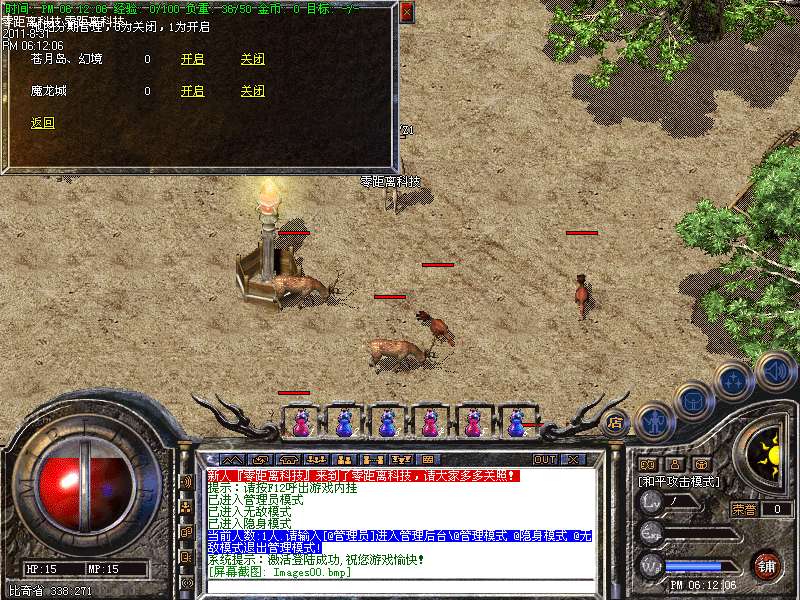Screen dimensions: 800x600
Task: Click the X button above the chat
Action: (573, 459)
